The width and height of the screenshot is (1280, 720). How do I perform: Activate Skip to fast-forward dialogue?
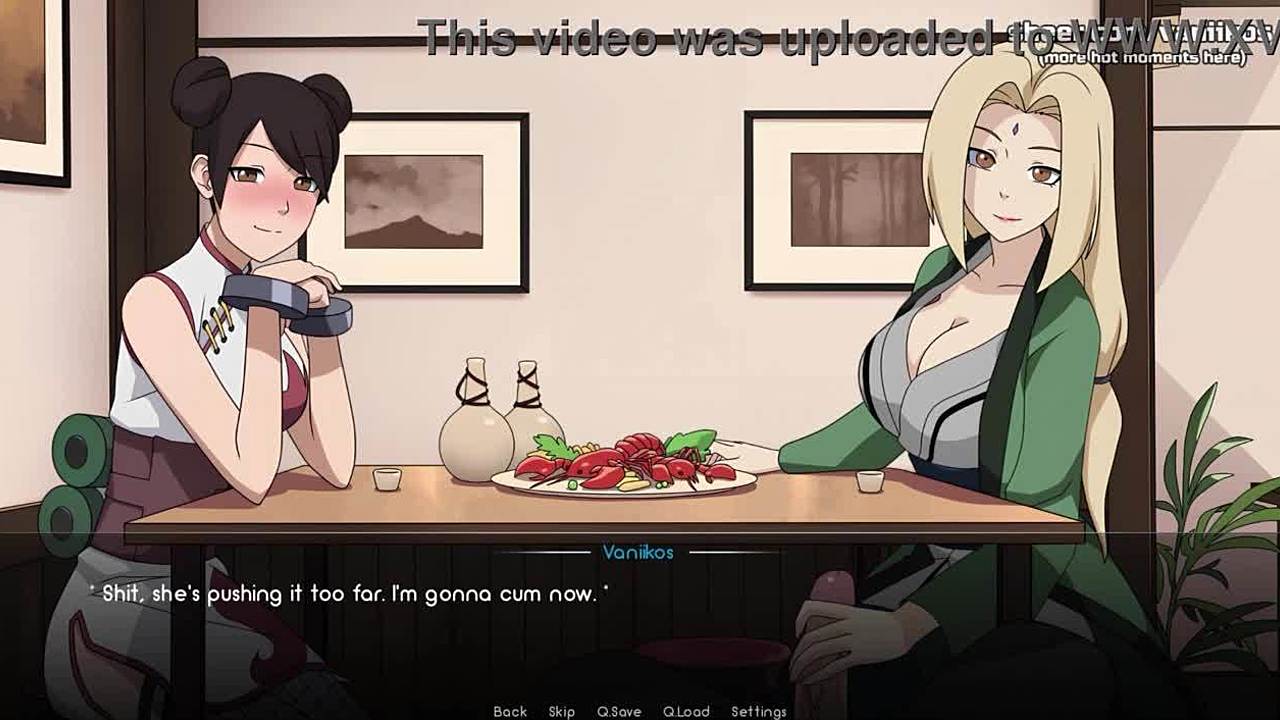pyautogui.click(x=561, y=711)
